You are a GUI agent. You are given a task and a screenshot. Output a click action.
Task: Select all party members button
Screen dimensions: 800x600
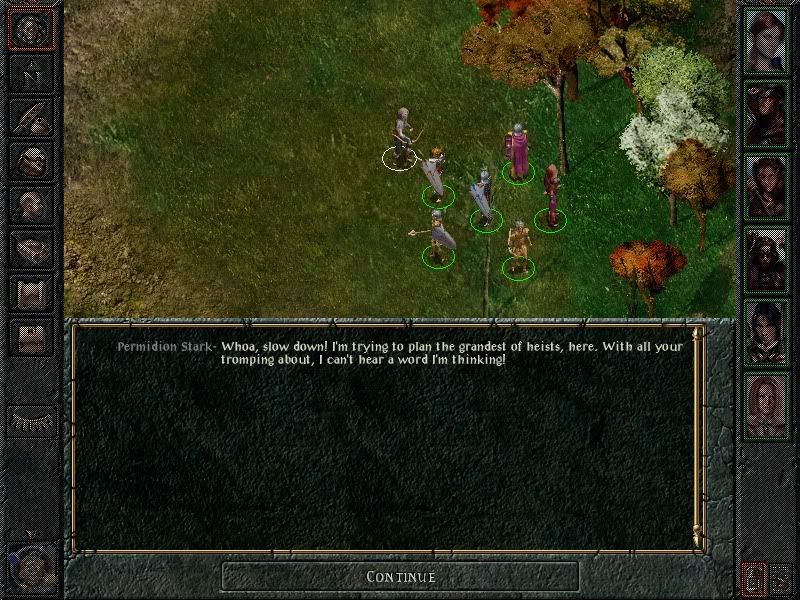753,576
